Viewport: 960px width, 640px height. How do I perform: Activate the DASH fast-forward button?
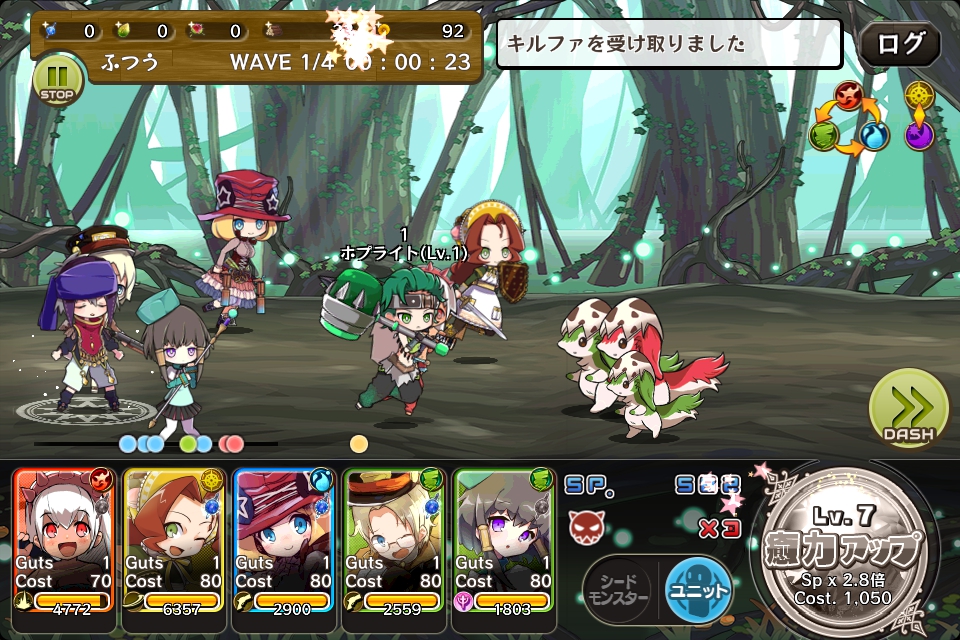908,408
